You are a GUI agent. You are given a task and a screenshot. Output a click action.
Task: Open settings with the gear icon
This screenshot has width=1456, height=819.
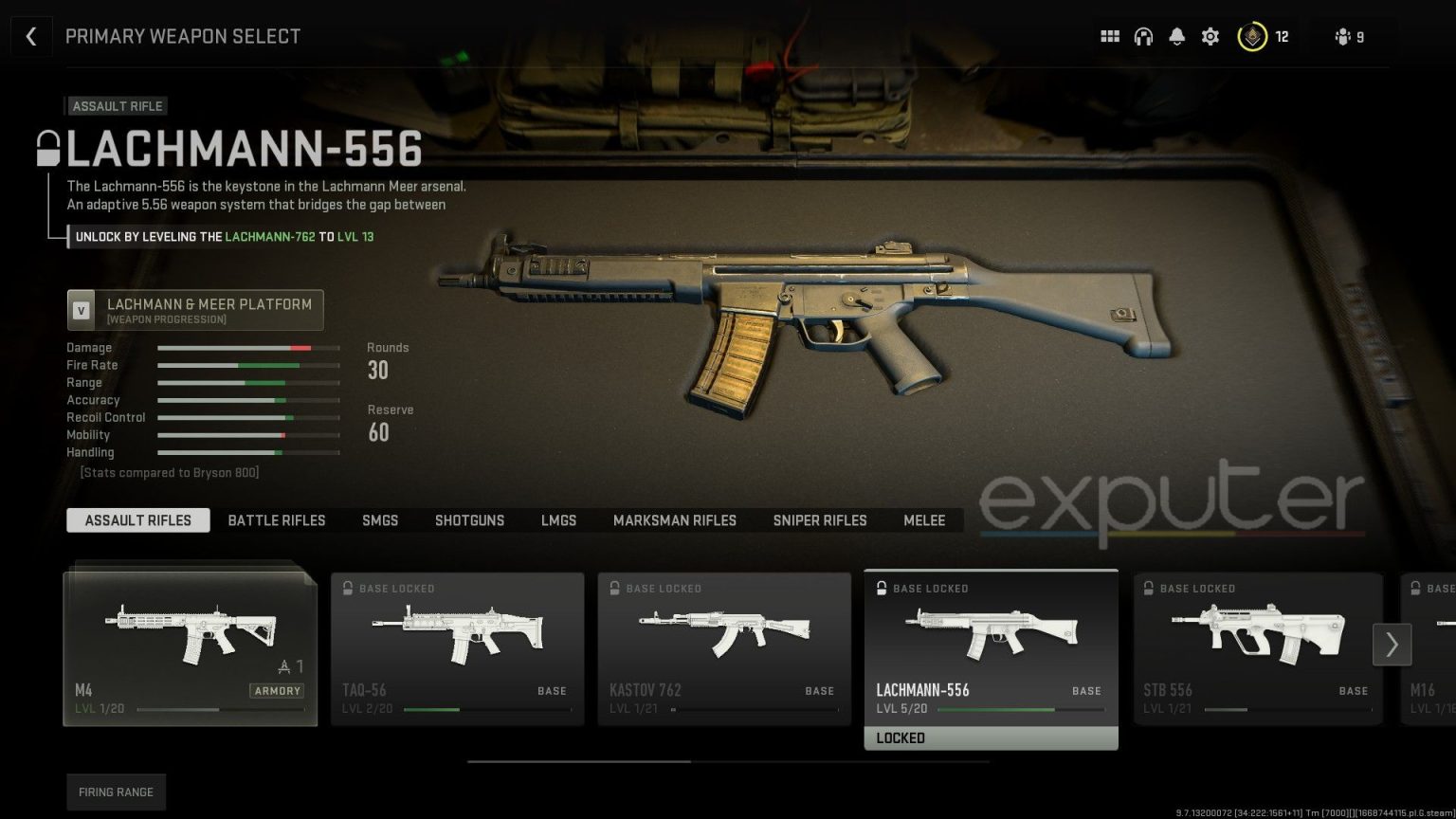1210,36
